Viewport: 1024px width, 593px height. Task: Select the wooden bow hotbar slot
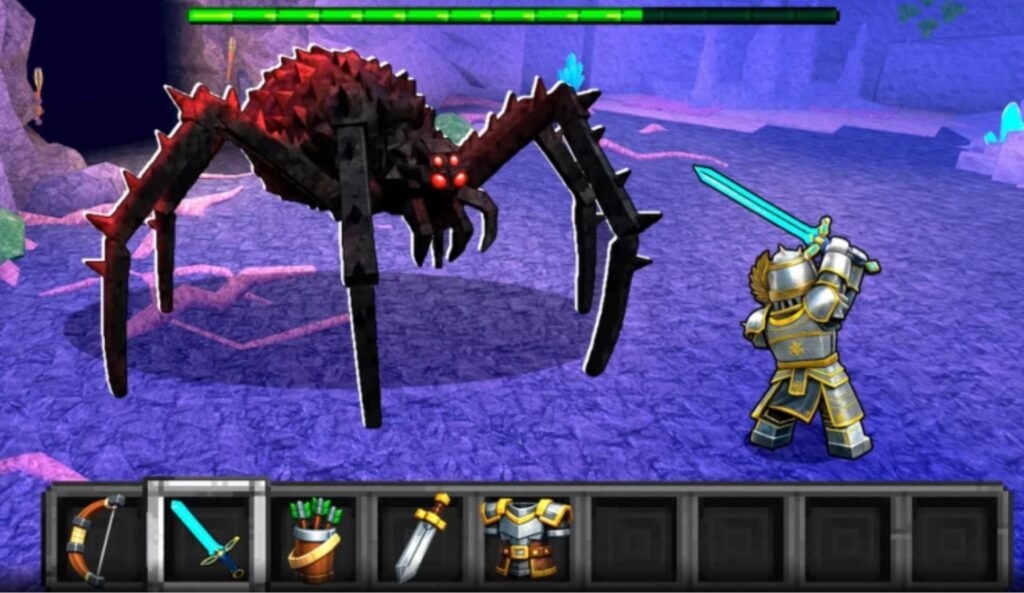click(97, 538)
